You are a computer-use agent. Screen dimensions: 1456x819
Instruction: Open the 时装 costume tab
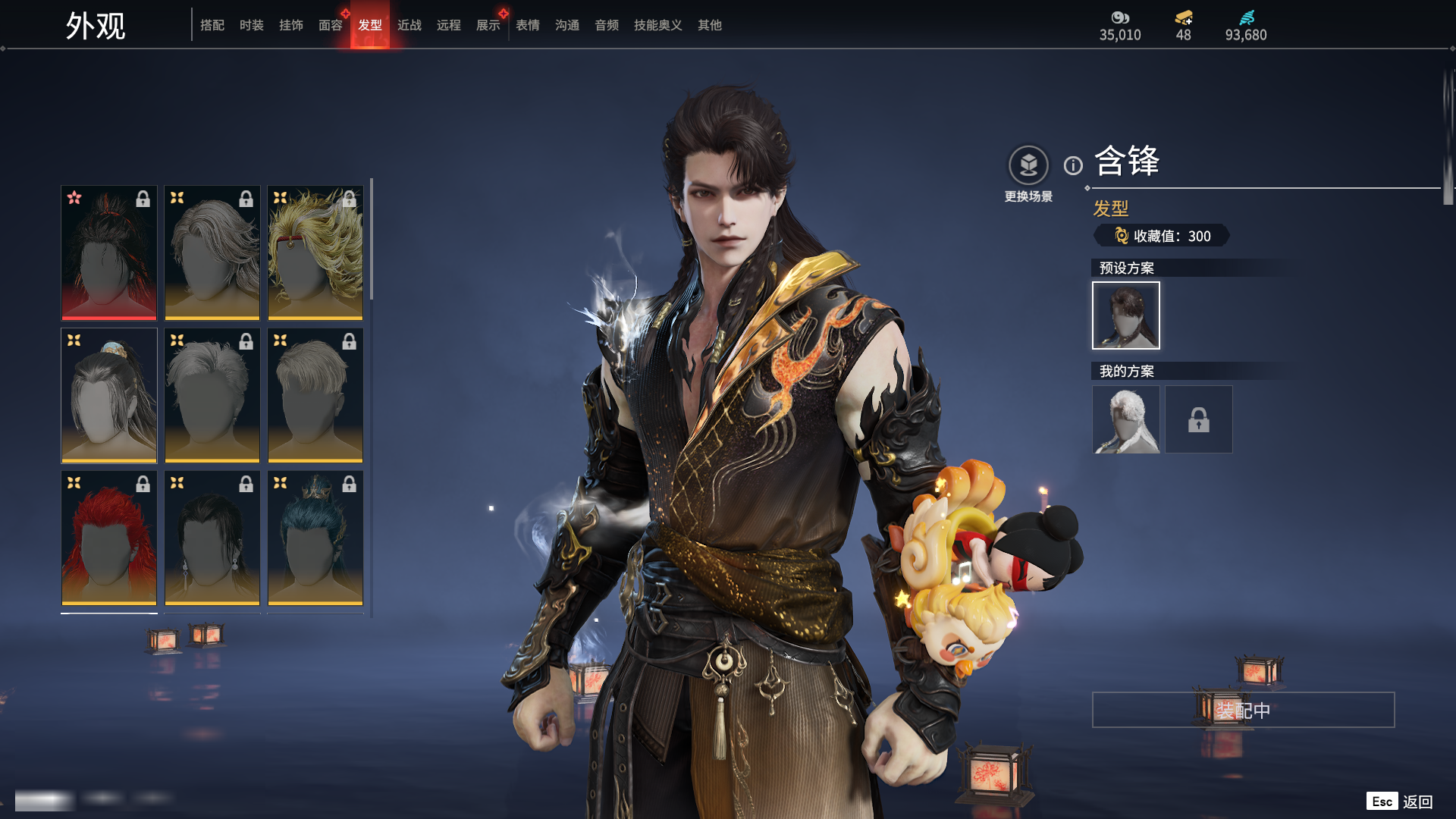pyautogui.click(x=252, y=25)
